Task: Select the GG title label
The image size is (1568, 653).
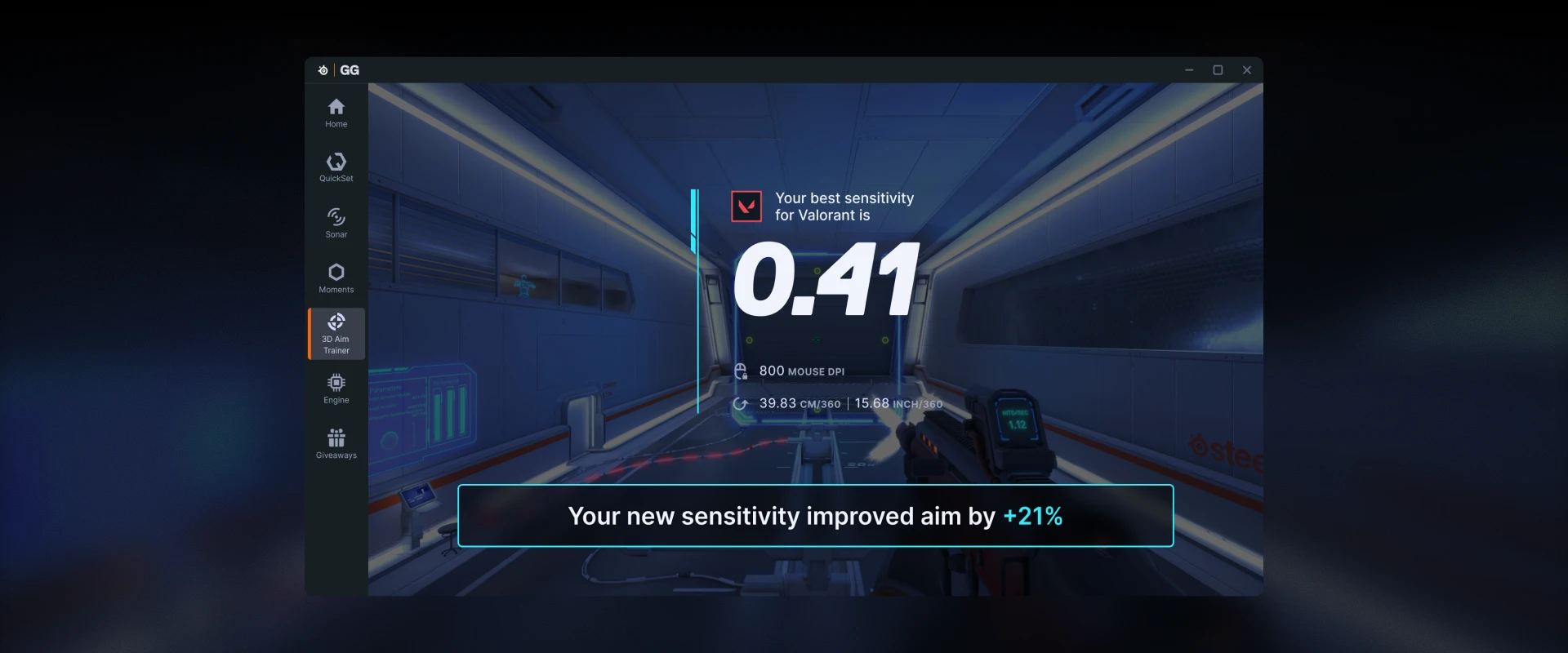Action: click(x=350, y=70)
